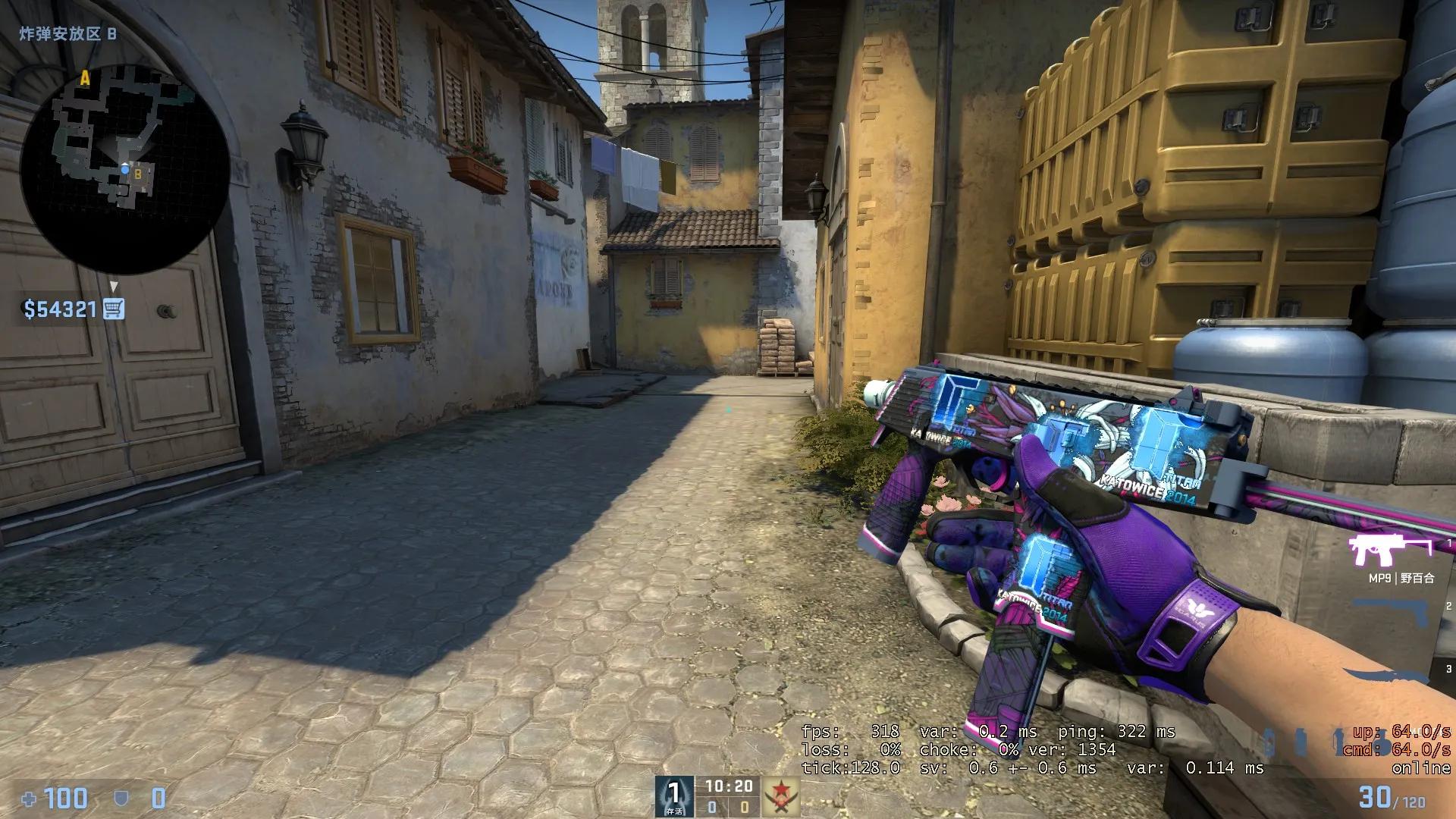Click the buy menu shopping cart icon

click(x=112, y=309)
